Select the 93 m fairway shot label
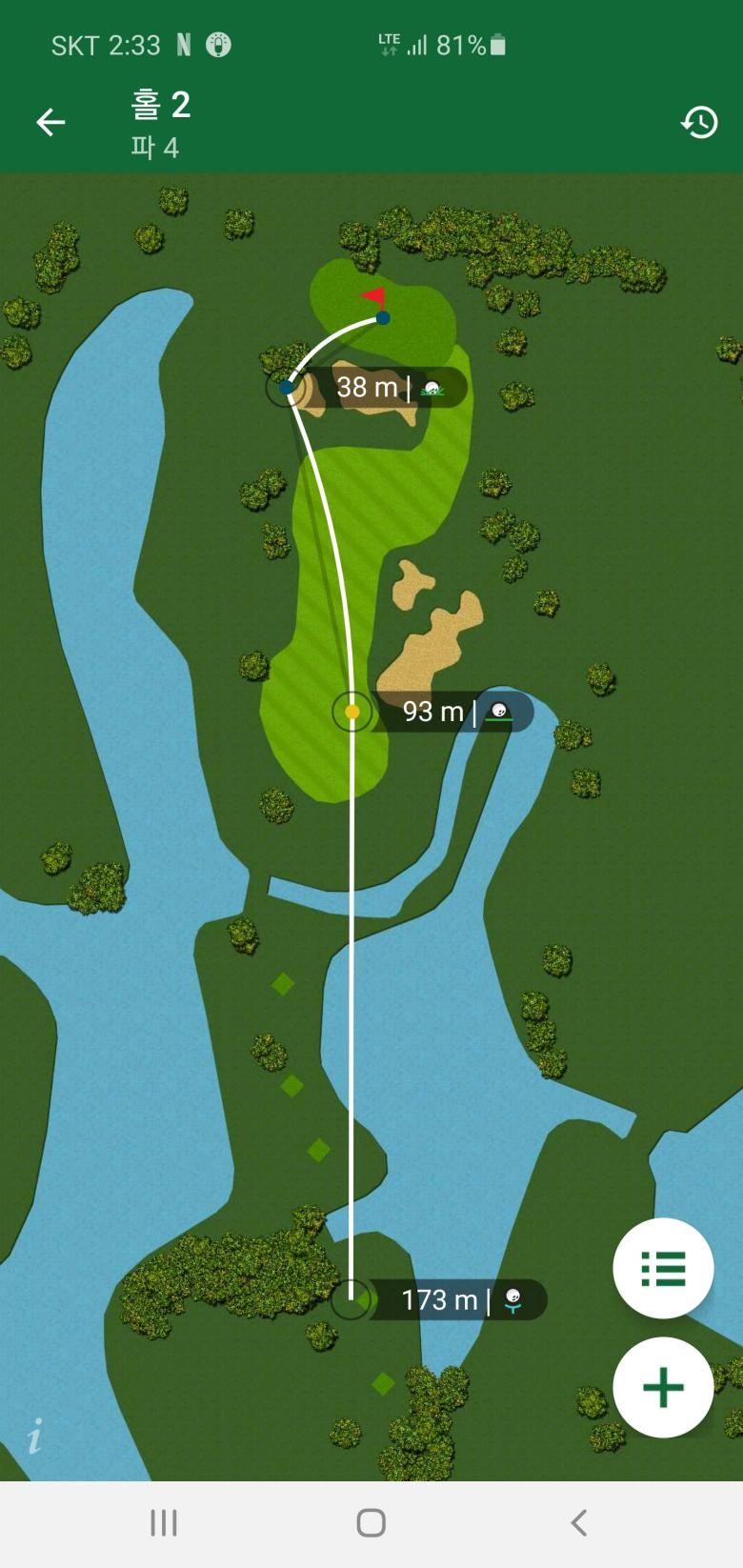Screen dimensions: 743x1568 click(x=455, y=712)
